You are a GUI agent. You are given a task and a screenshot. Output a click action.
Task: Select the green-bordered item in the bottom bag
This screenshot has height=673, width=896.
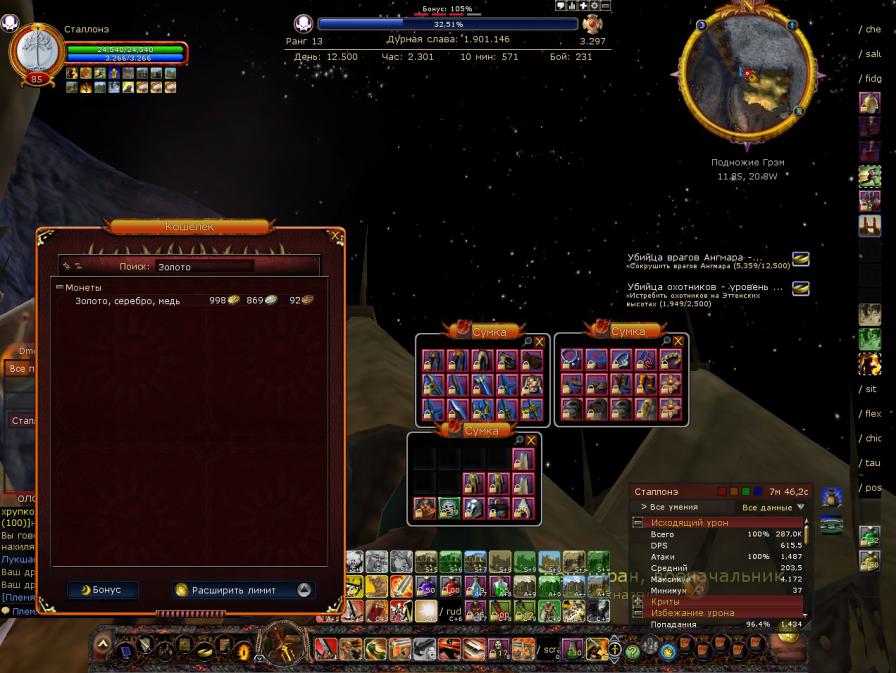coord(449,508)
